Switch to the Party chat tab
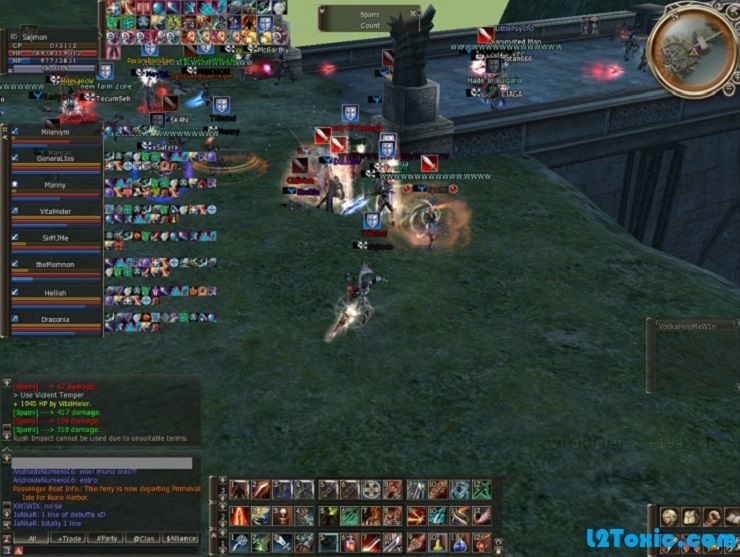The height and width of the screenshot is (557, 740). click(104, 538)
